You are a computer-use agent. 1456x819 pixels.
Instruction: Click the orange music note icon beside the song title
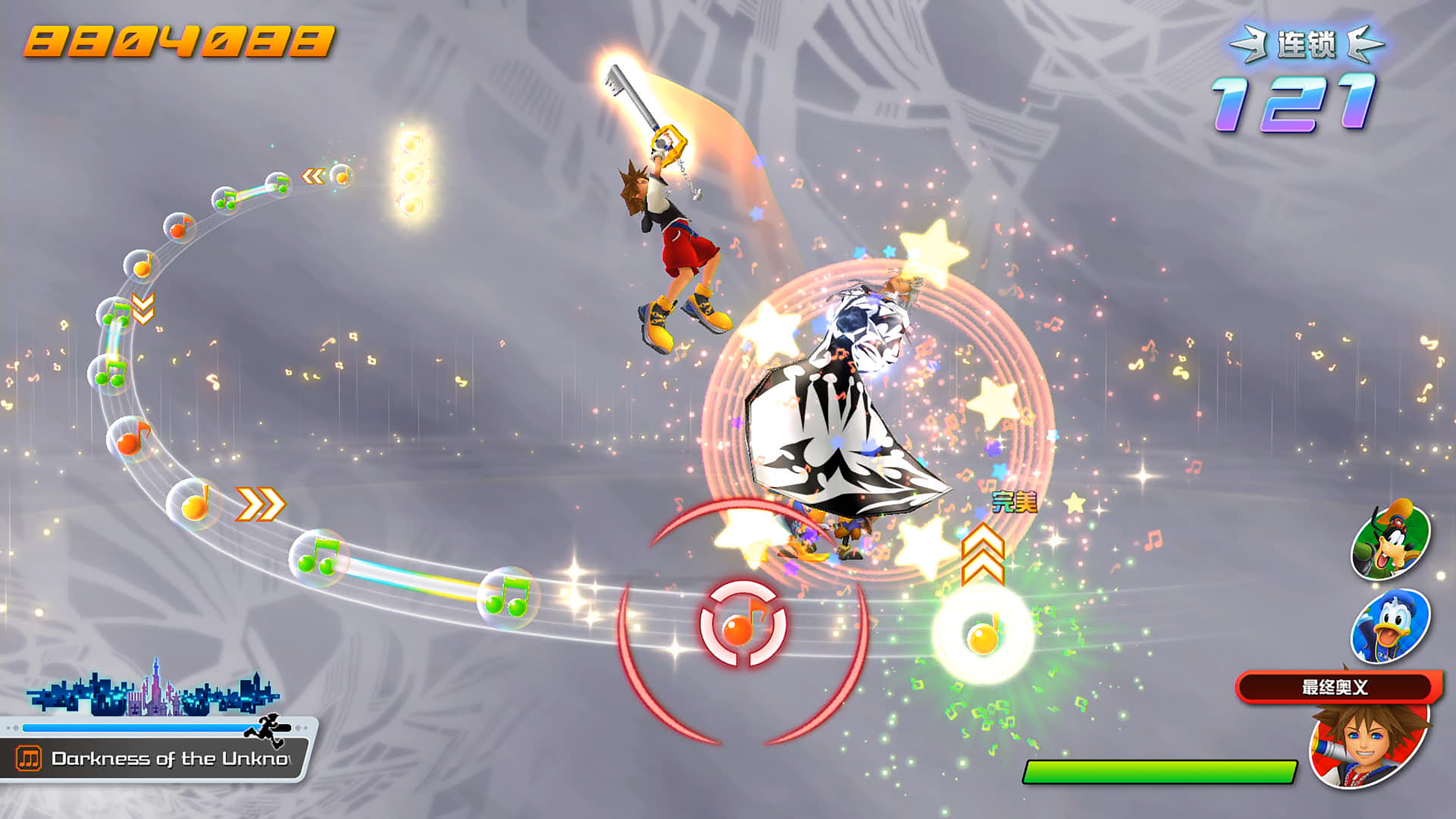tap(28, 758)
